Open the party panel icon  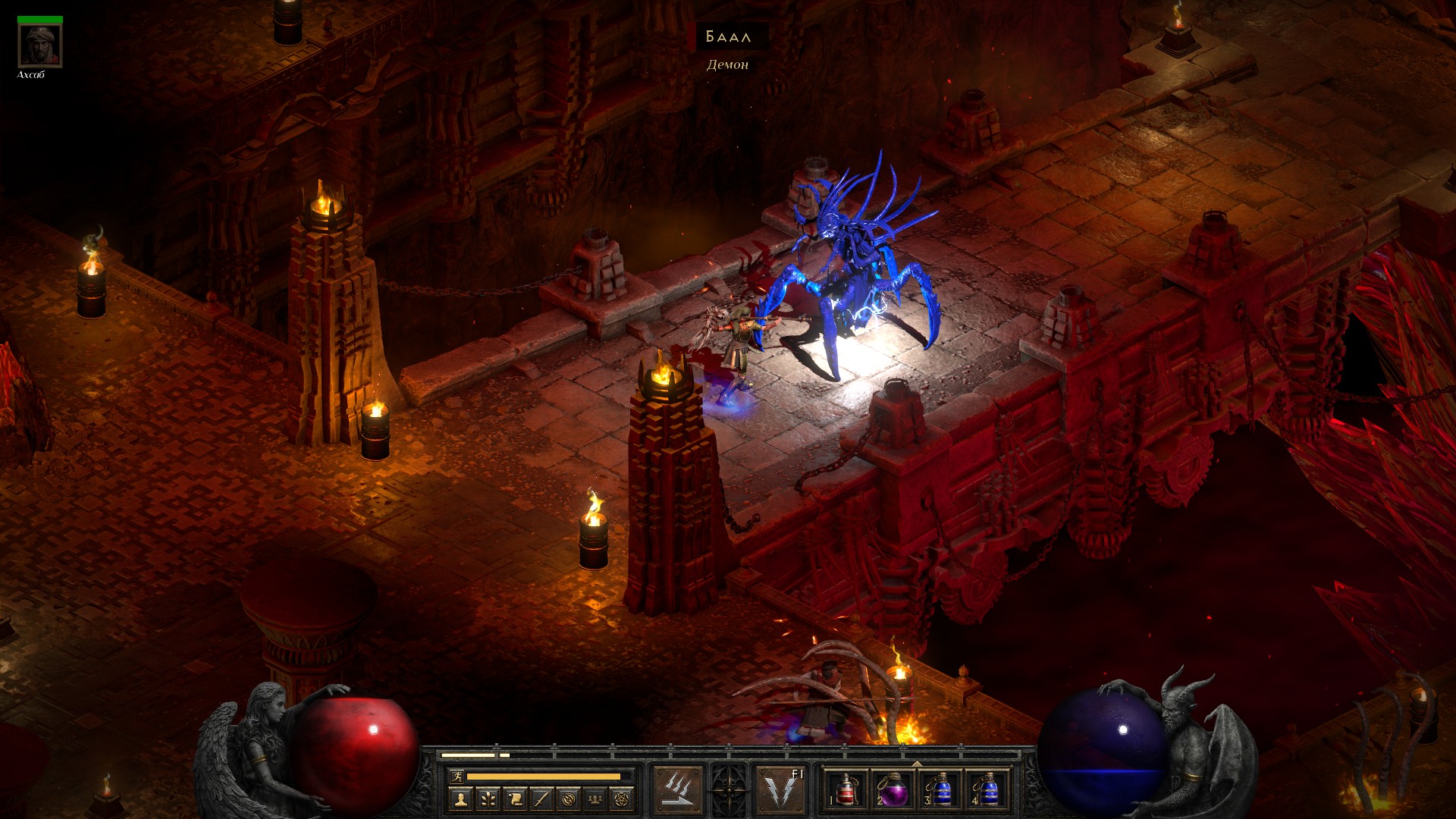point(596,799)
